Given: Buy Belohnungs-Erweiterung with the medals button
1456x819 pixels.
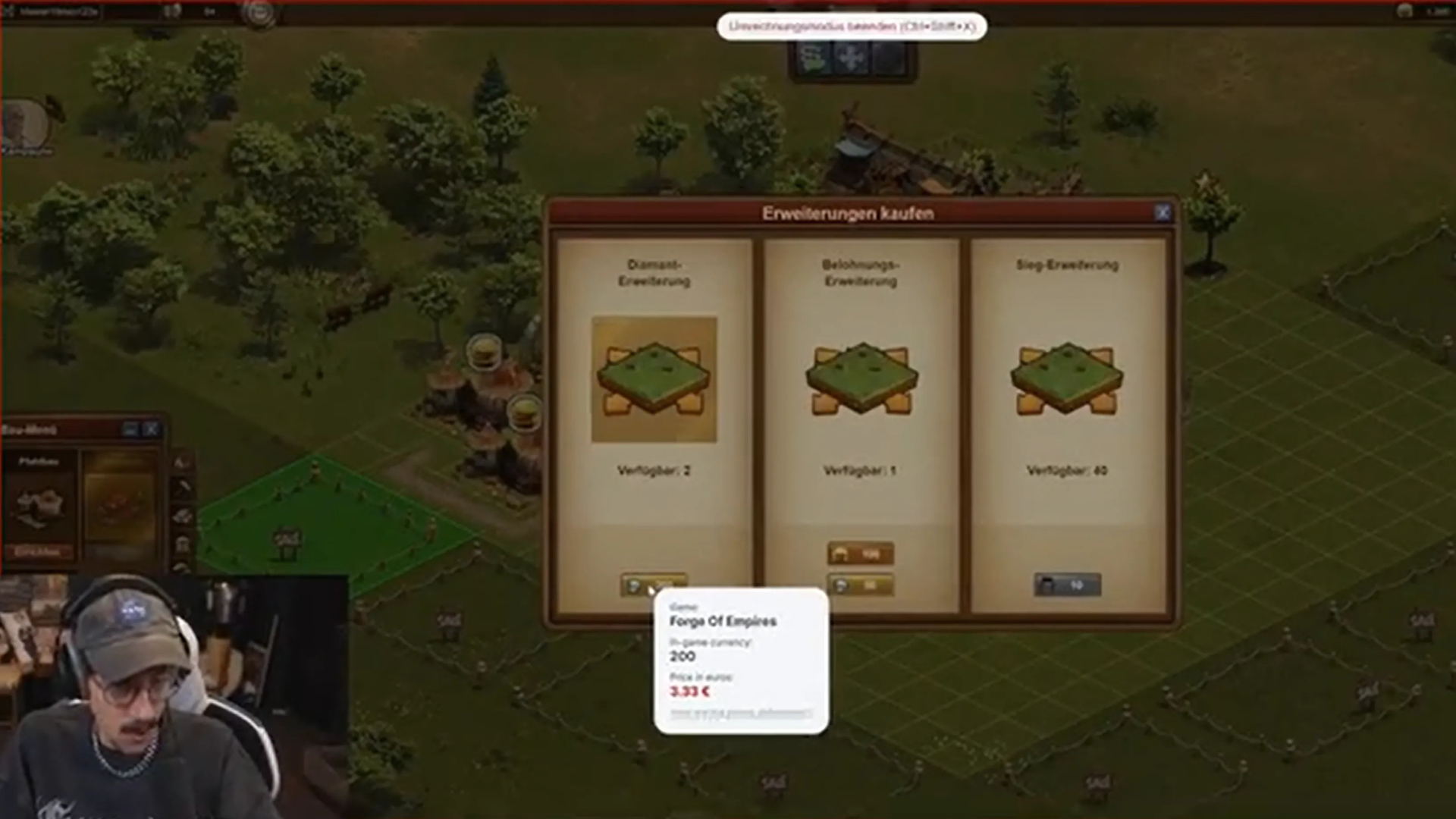Looking at the screenshot, I should pos(860,554).
